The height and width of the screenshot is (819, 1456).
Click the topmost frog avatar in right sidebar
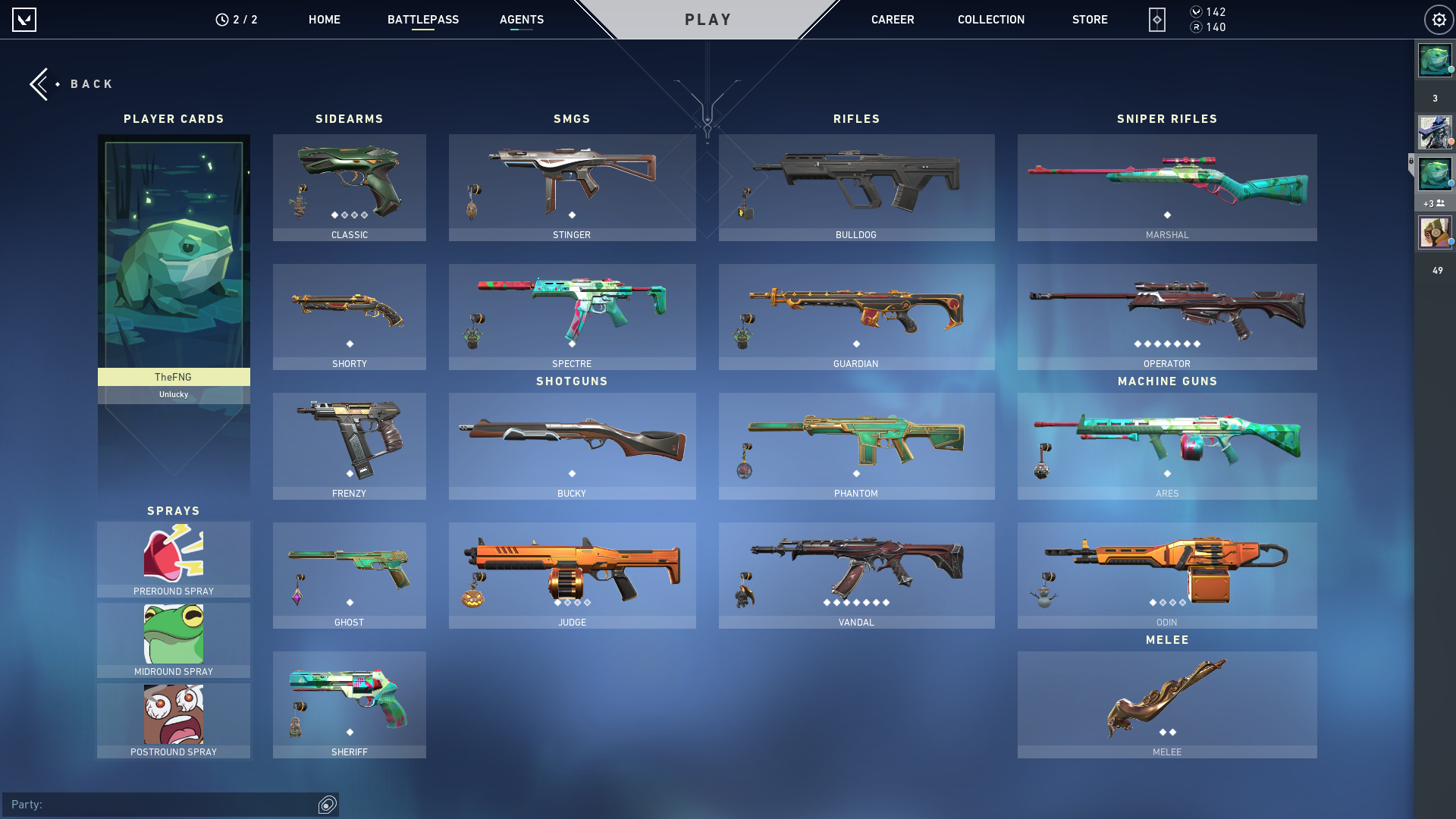click(x=1433, y=61)
